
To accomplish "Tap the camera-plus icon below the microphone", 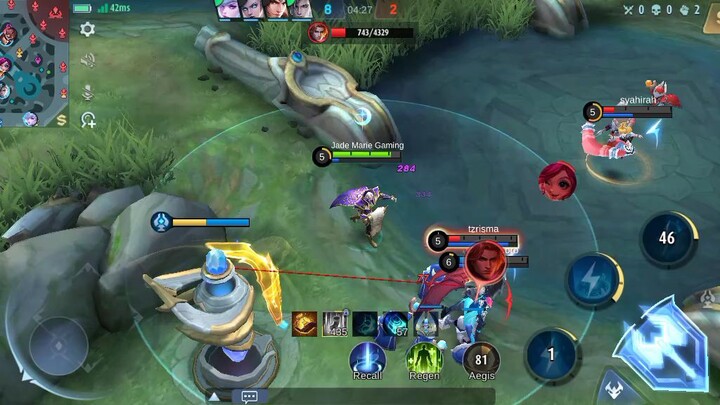I will pyautogui.click(x=88, y=120).
